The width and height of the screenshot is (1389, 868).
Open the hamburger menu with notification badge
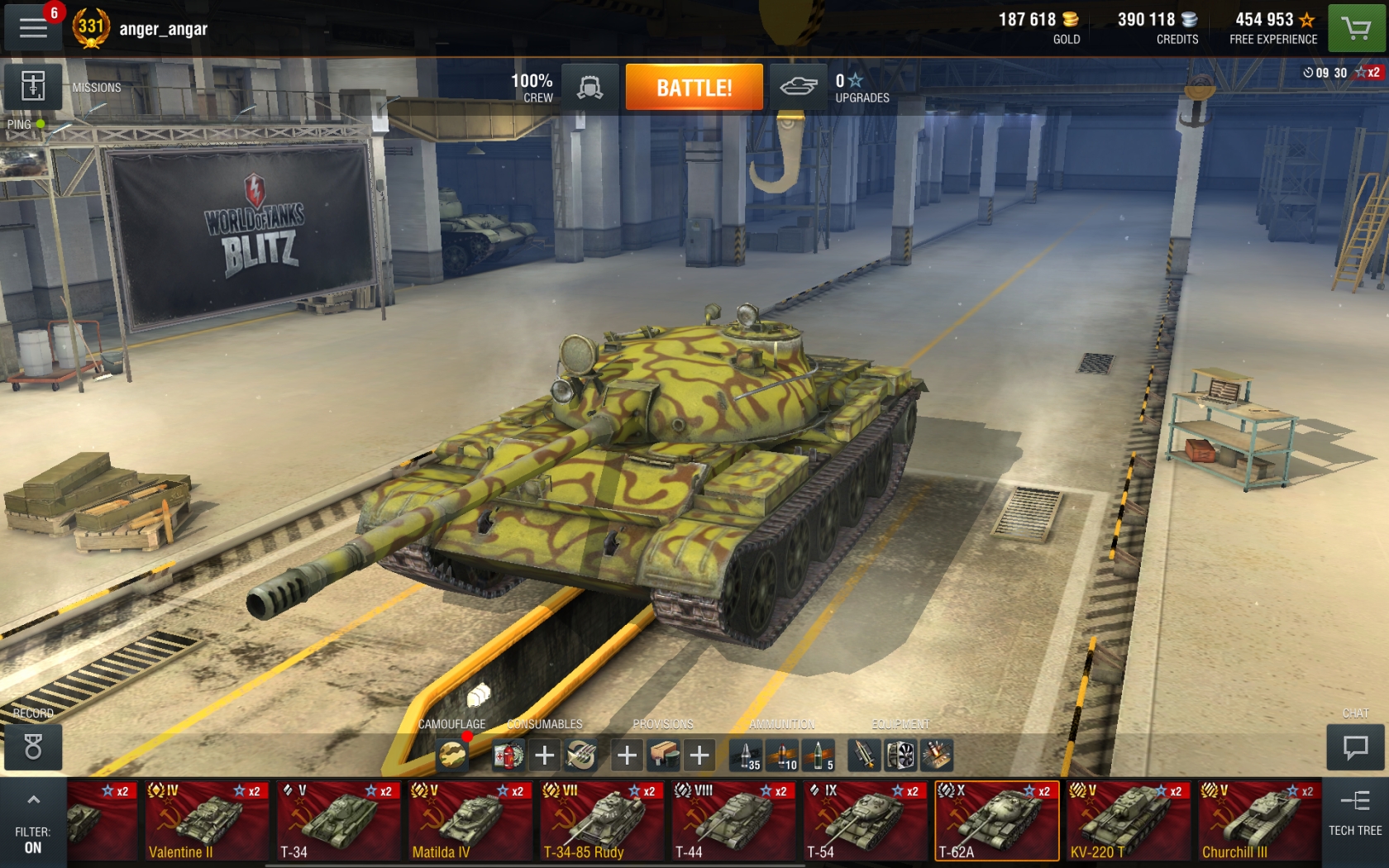point(31,27)
